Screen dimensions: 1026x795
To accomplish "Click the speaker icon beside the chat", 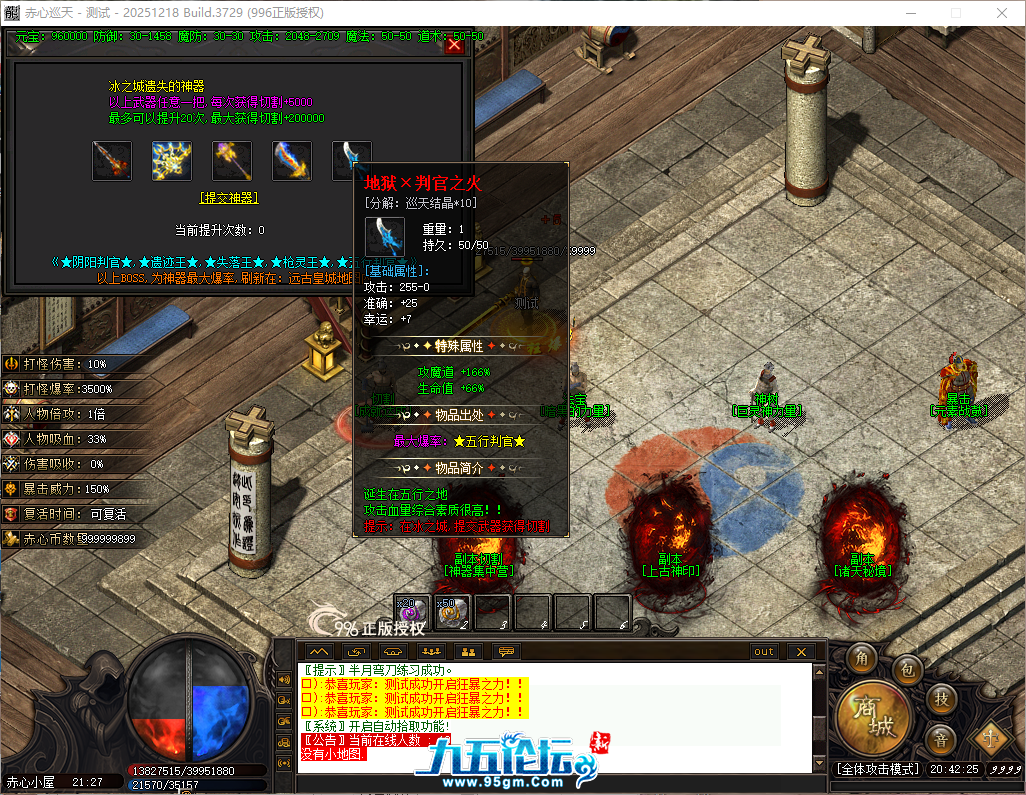I will click(x=284, y=680).
